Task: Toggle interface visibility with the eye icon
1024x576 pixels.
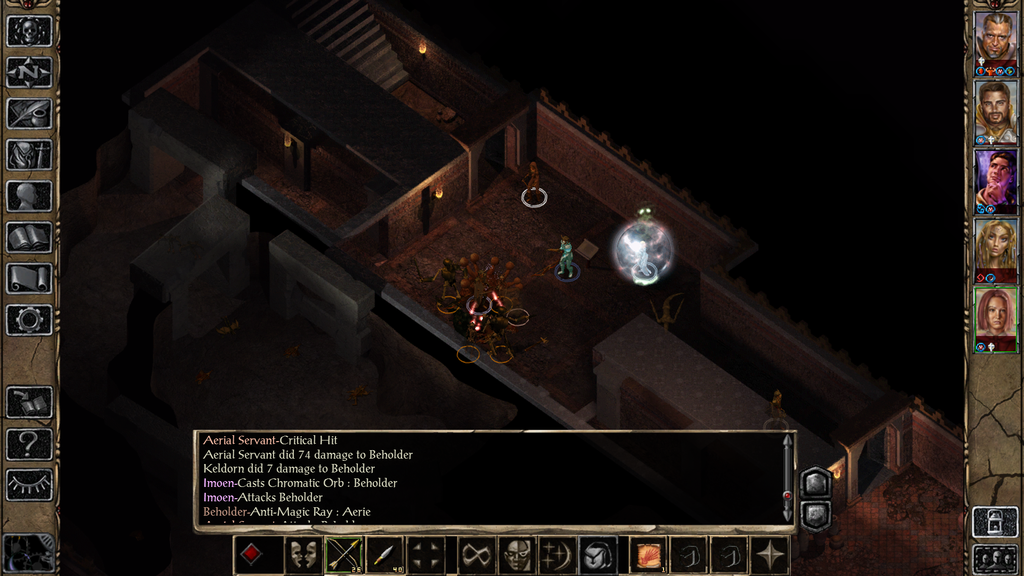Action: point(29,484)
